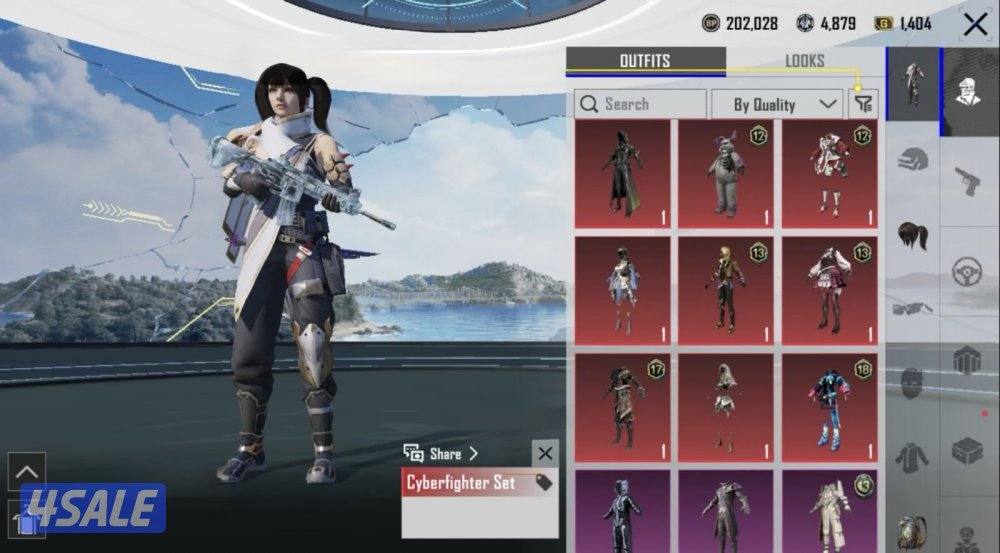
Task: Choose the yellow-haired level 13 suit outfit
Action: pyautogui.click(x=726, y=290)
